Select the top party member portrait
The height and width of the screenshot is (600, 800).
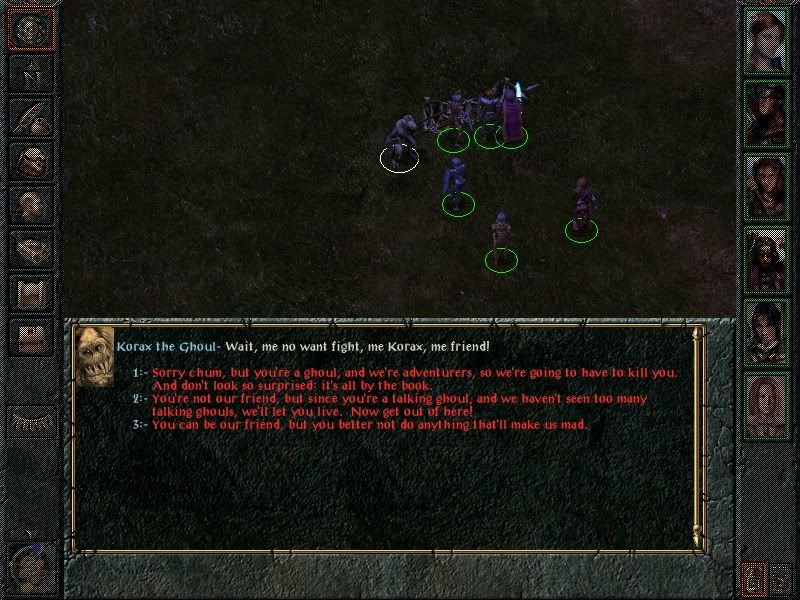(767, 42)
